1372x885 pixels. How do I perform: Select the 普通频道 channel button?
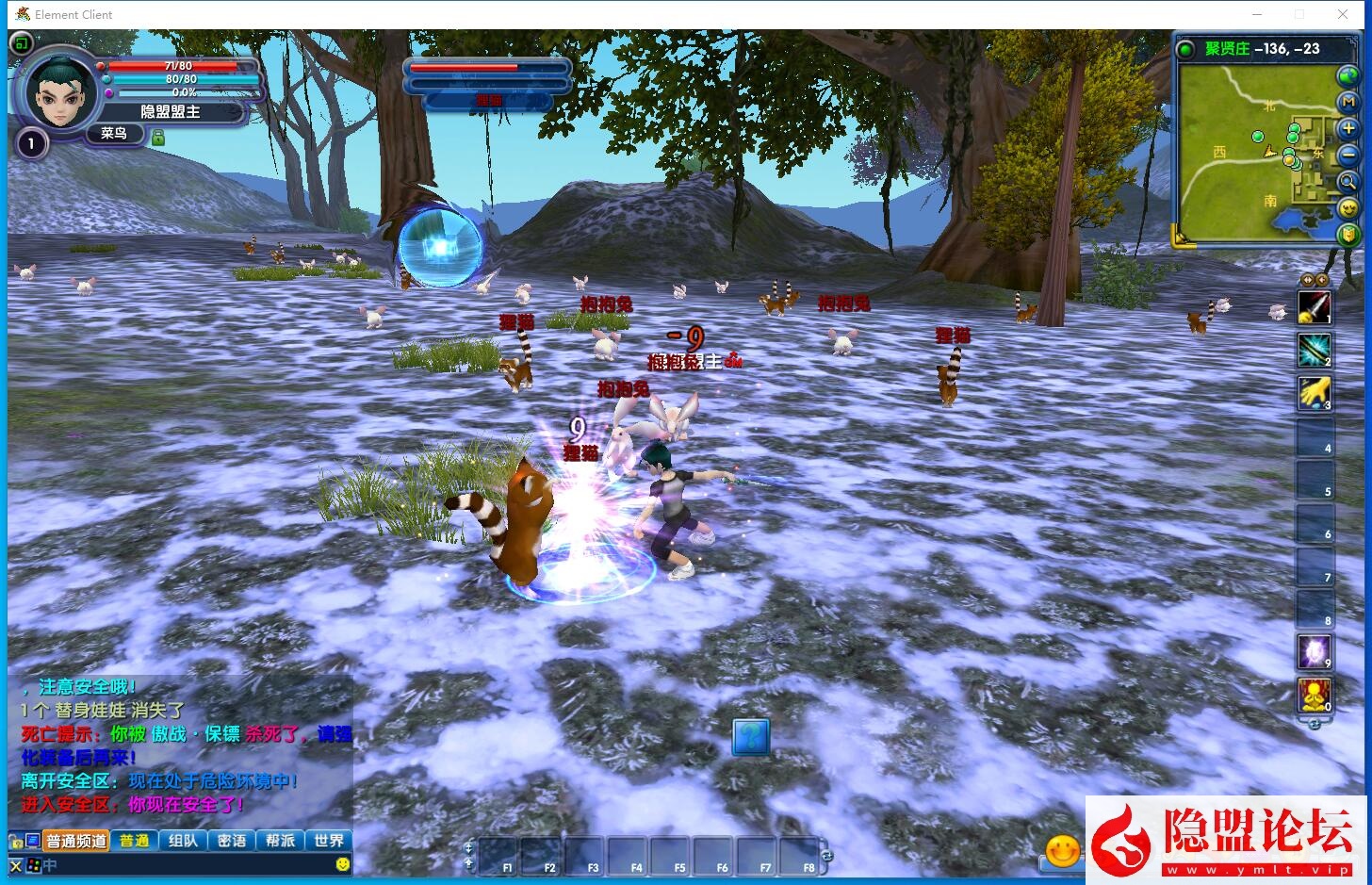click(76, 841)
